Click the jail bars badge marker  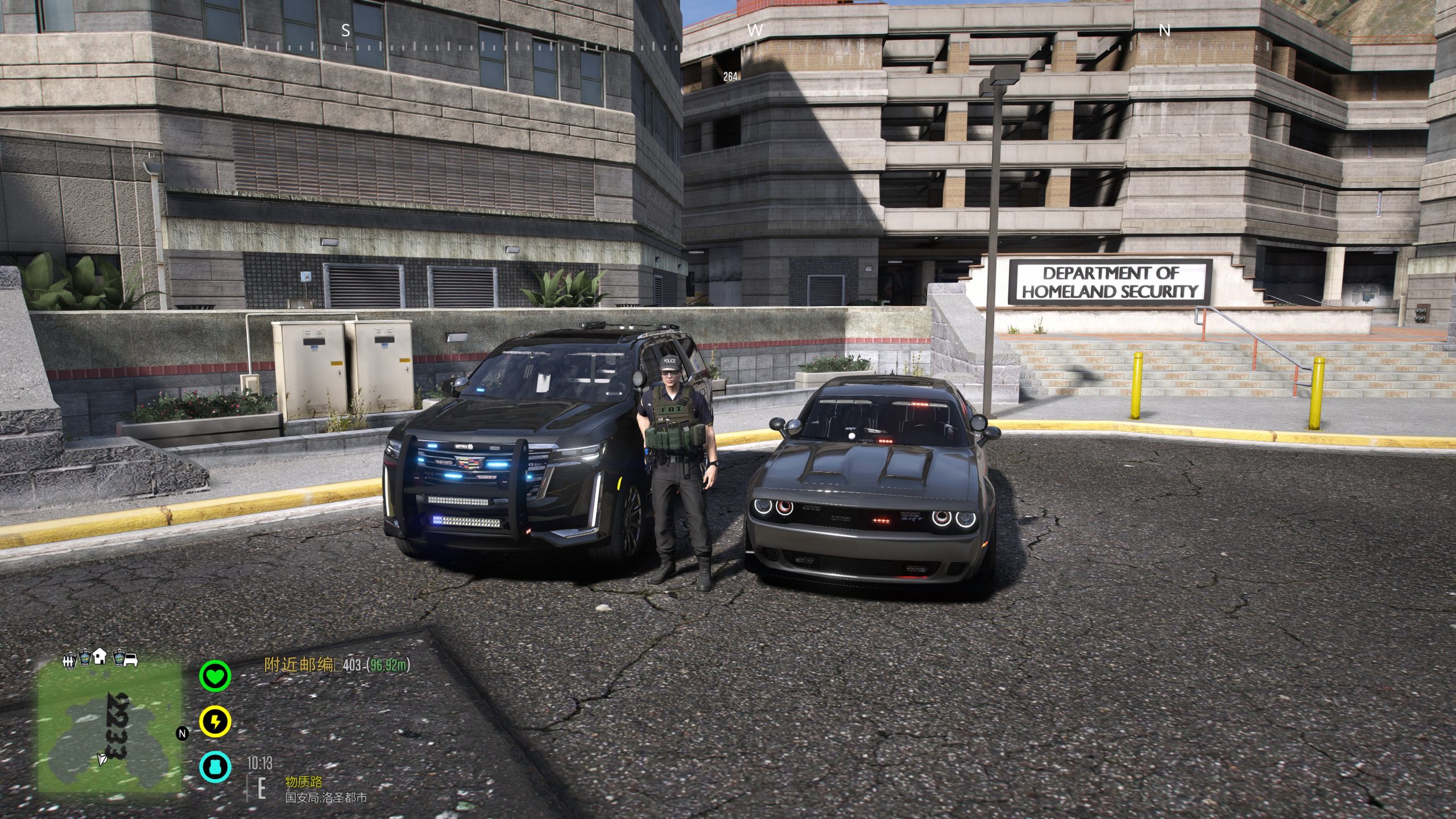pos(69,659)
